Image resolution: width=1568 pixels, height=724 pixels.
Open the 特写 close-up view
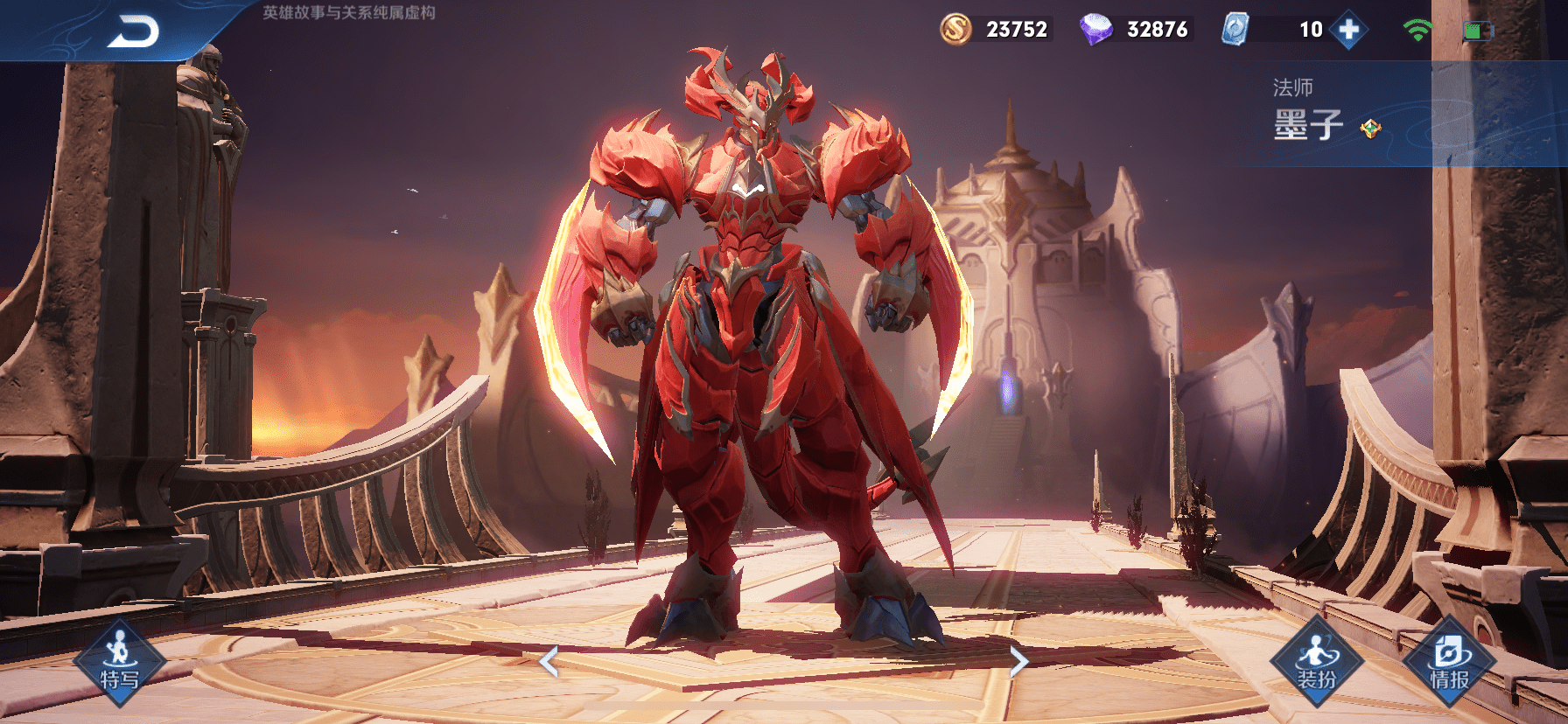(119, 666)
